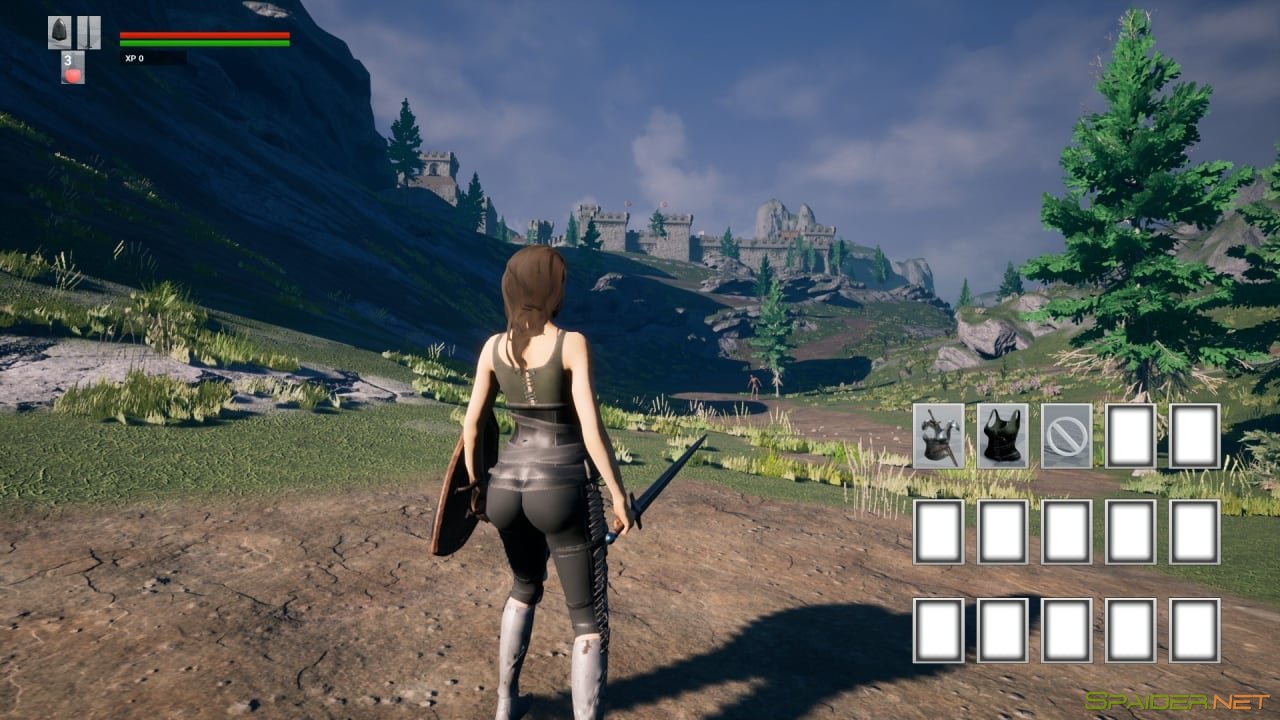Click the first slot in the bottom inventory row
This screenshot has width=1280, height=720.
tap(937, 630)
